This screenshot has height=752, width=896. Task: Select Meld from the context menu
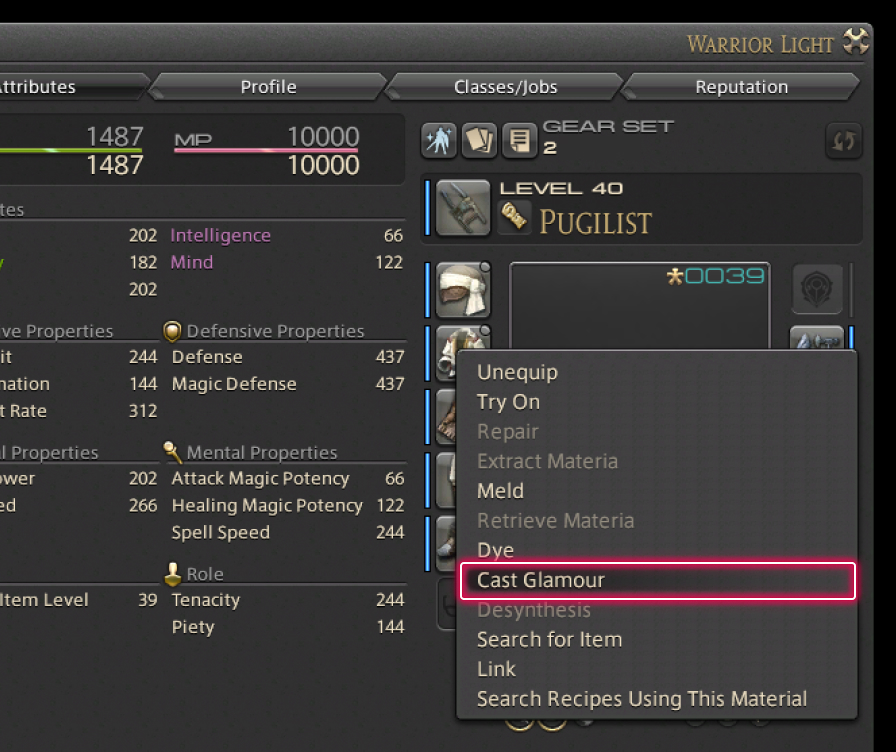[x=500, y=491]
